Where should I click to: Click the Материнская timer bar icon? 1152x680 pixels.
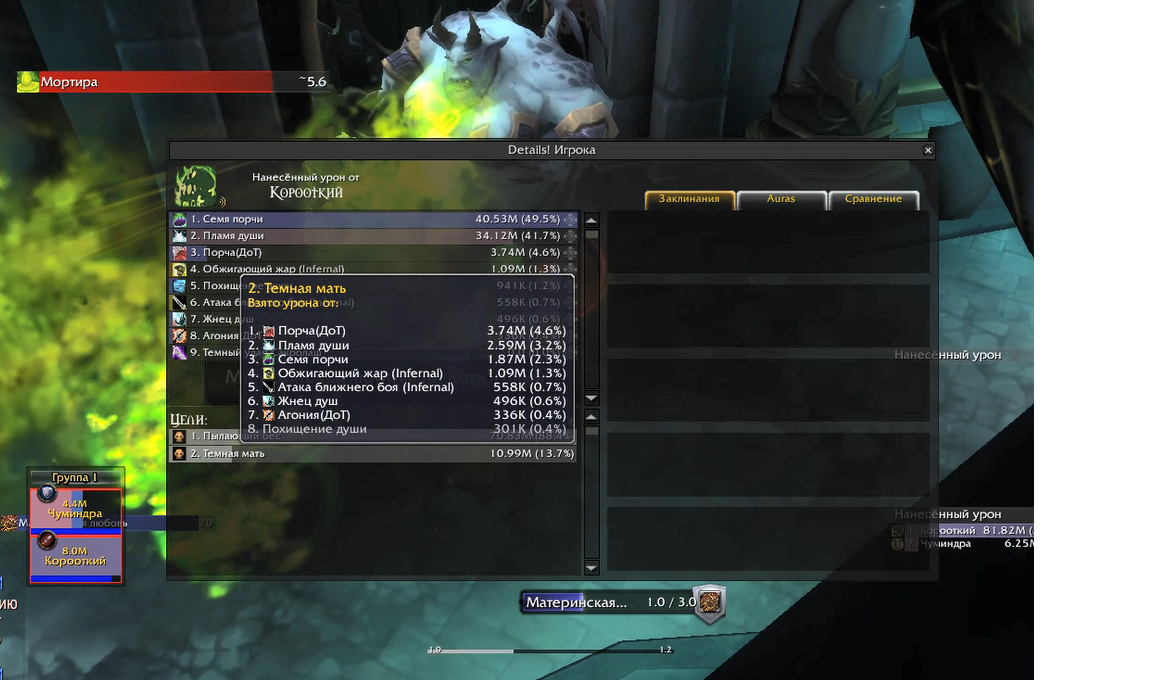coord(709,603)
